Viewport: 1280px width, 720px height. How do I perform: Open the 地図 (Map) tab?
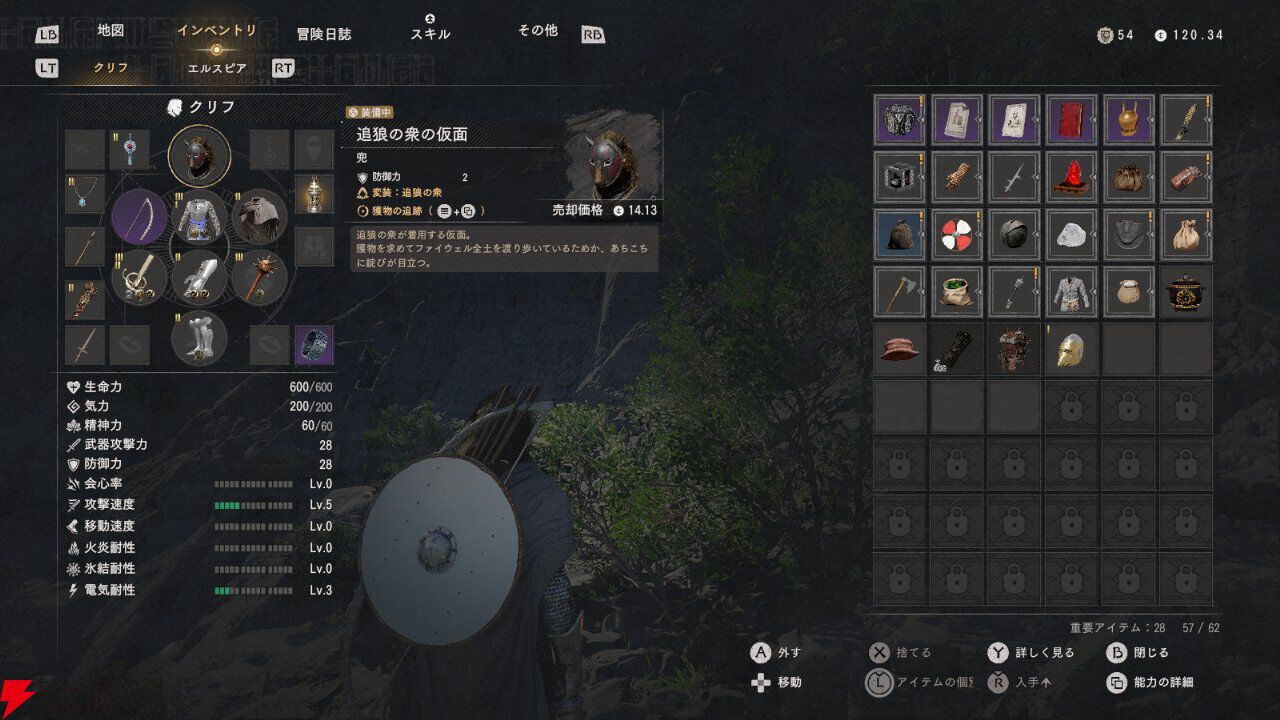pos(110,31)
